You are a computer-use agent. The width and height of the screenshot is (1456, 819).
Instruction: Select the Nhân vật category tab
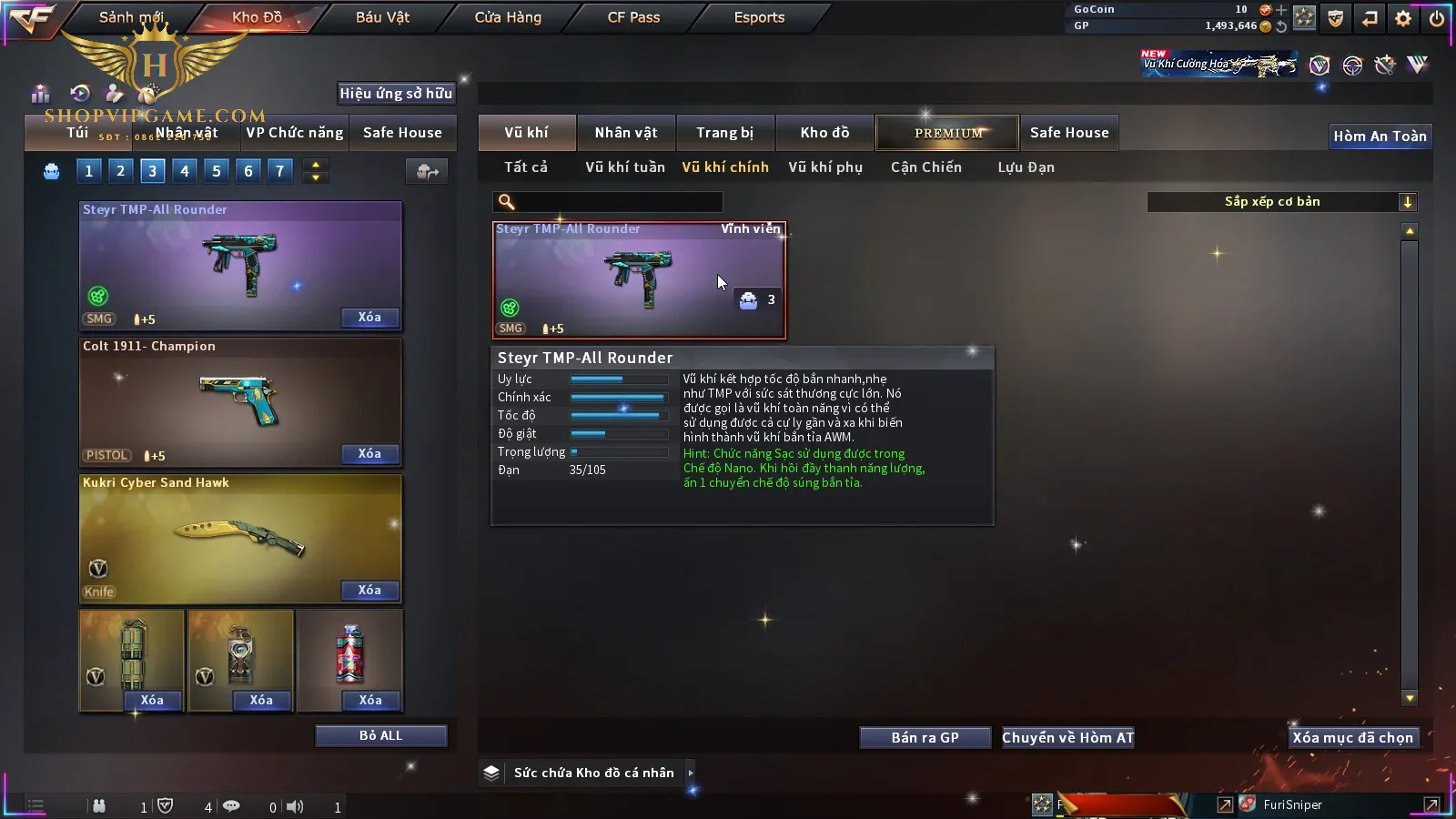626,133
